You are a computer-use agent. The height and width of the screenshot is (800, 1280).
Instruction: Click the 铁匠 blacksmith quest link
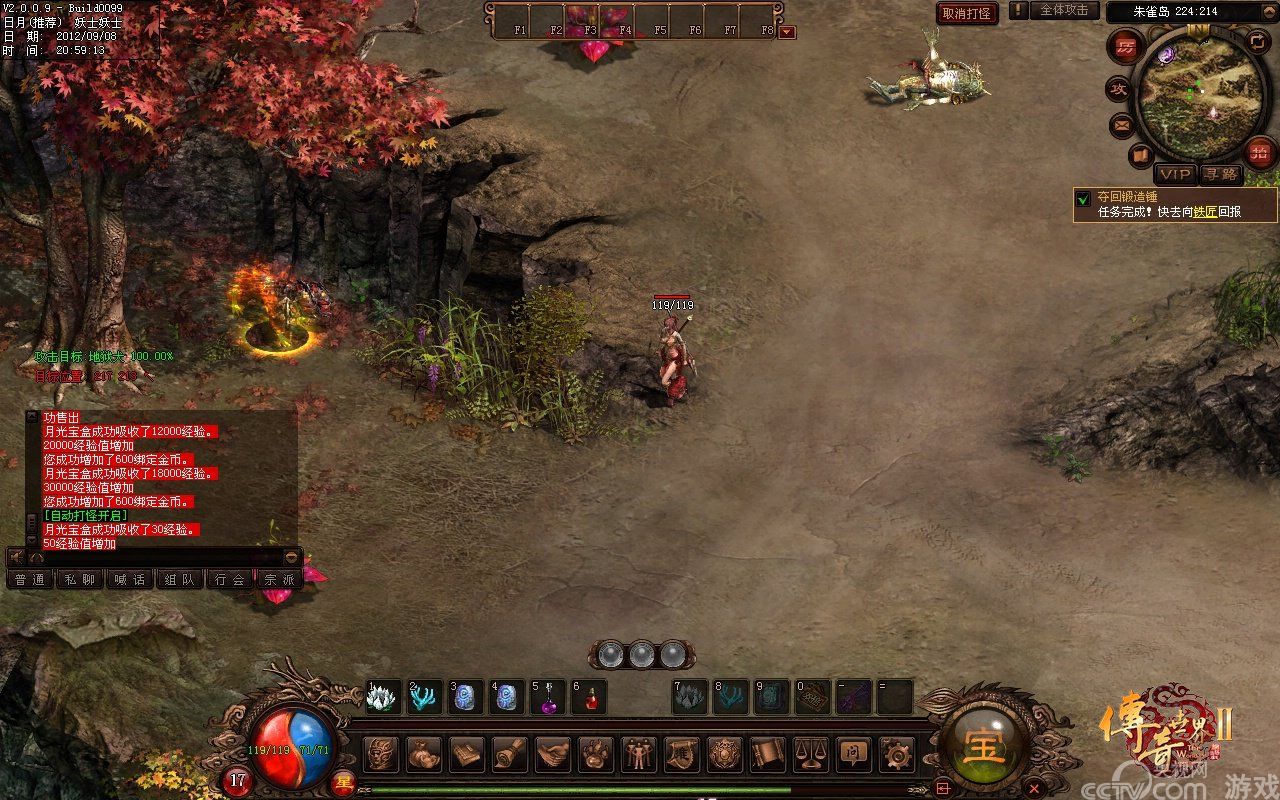point(1204,212)
